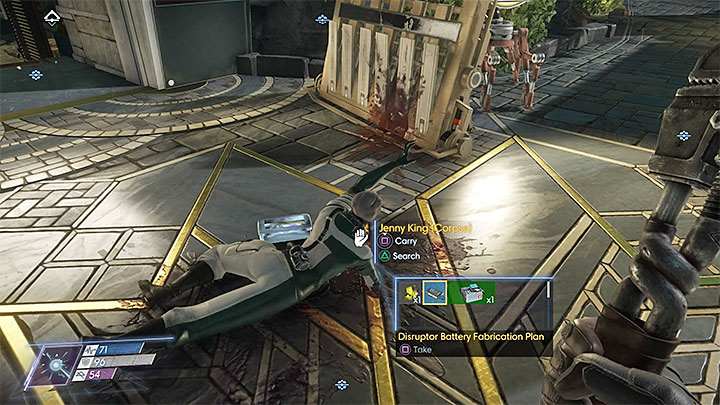Pick the yellow item in the loot panel

tap(411, 293)
